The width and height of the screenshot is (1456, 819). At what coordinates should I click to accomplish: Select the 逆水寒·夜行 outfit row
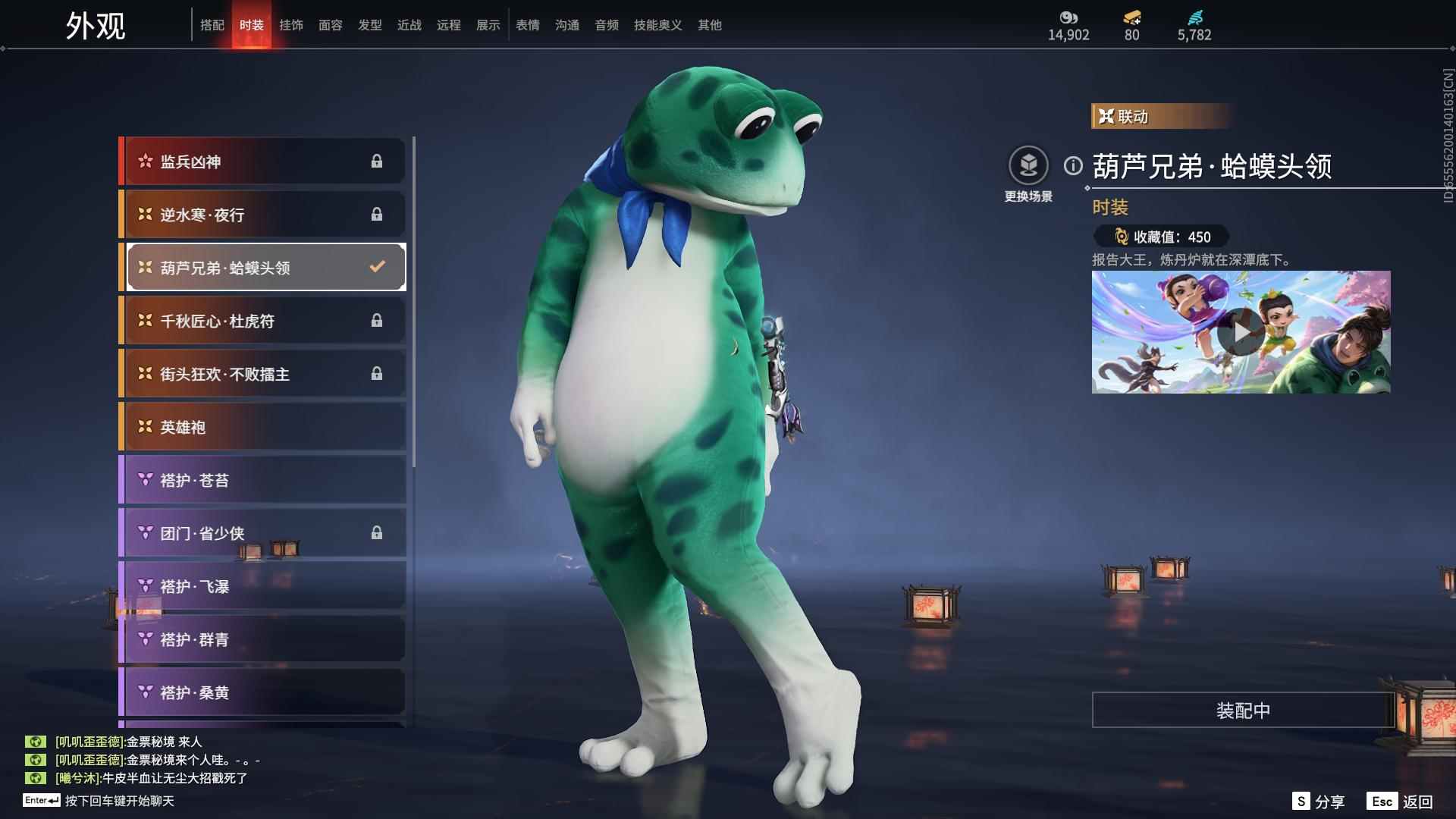262,215
